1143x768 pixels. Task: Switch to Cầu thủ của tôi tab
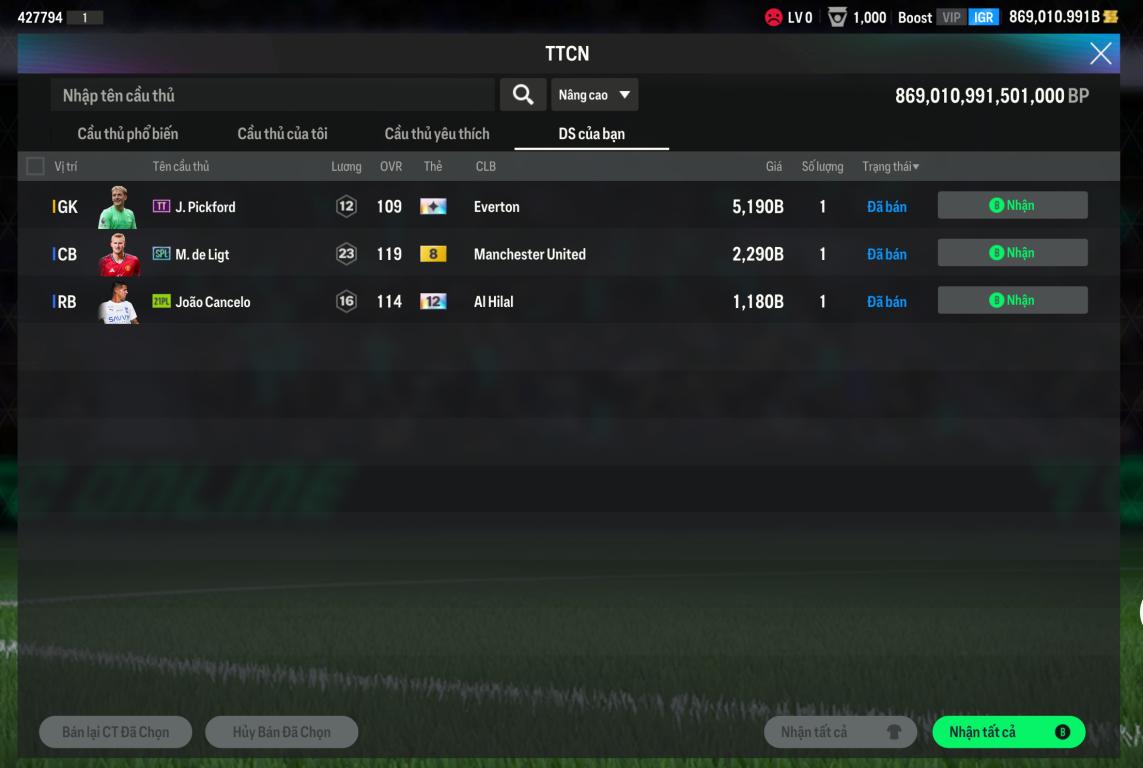click(282, 134)
